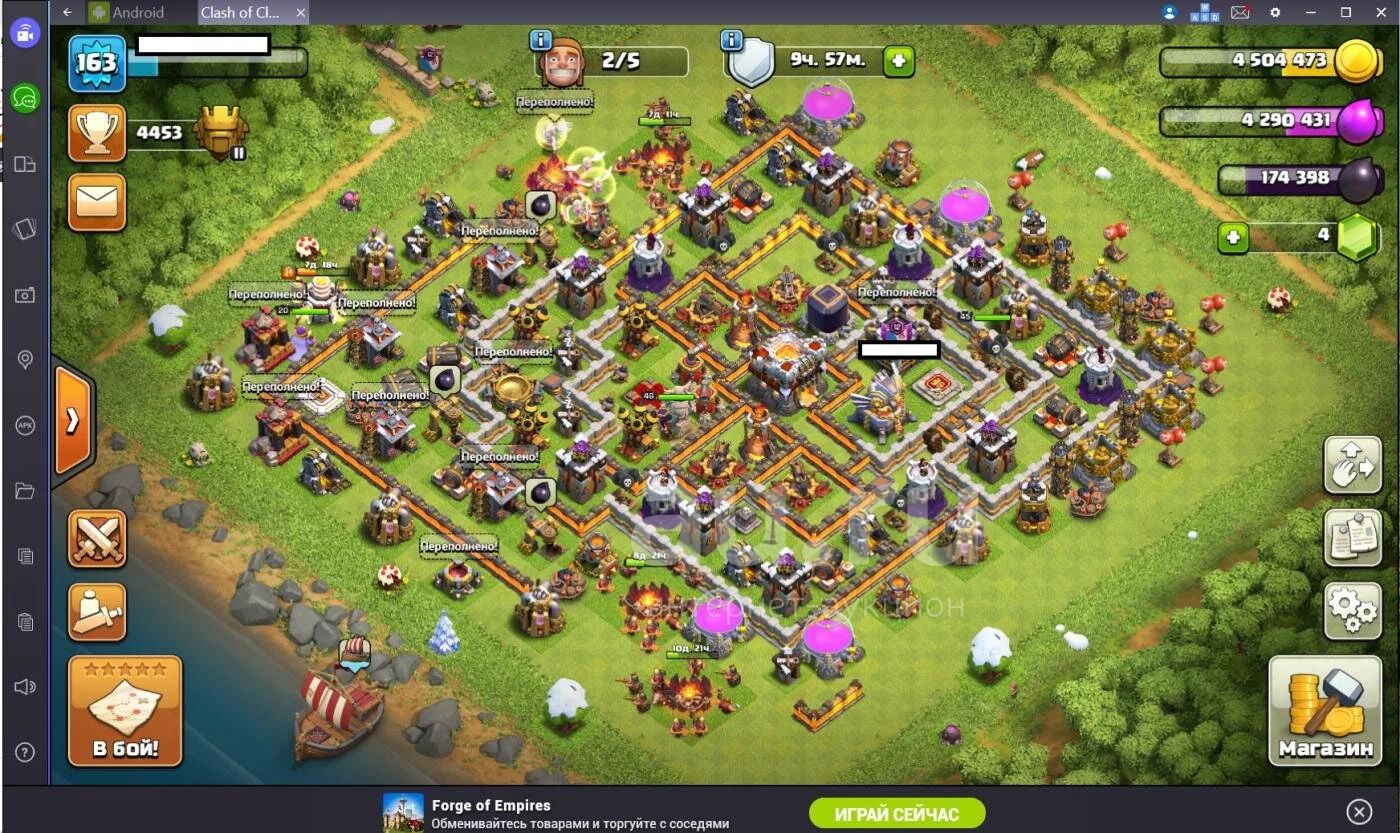This screenshot has width=1400, height=833.
Task: Open the crossed swords battle log
Action: pos(97,538)
